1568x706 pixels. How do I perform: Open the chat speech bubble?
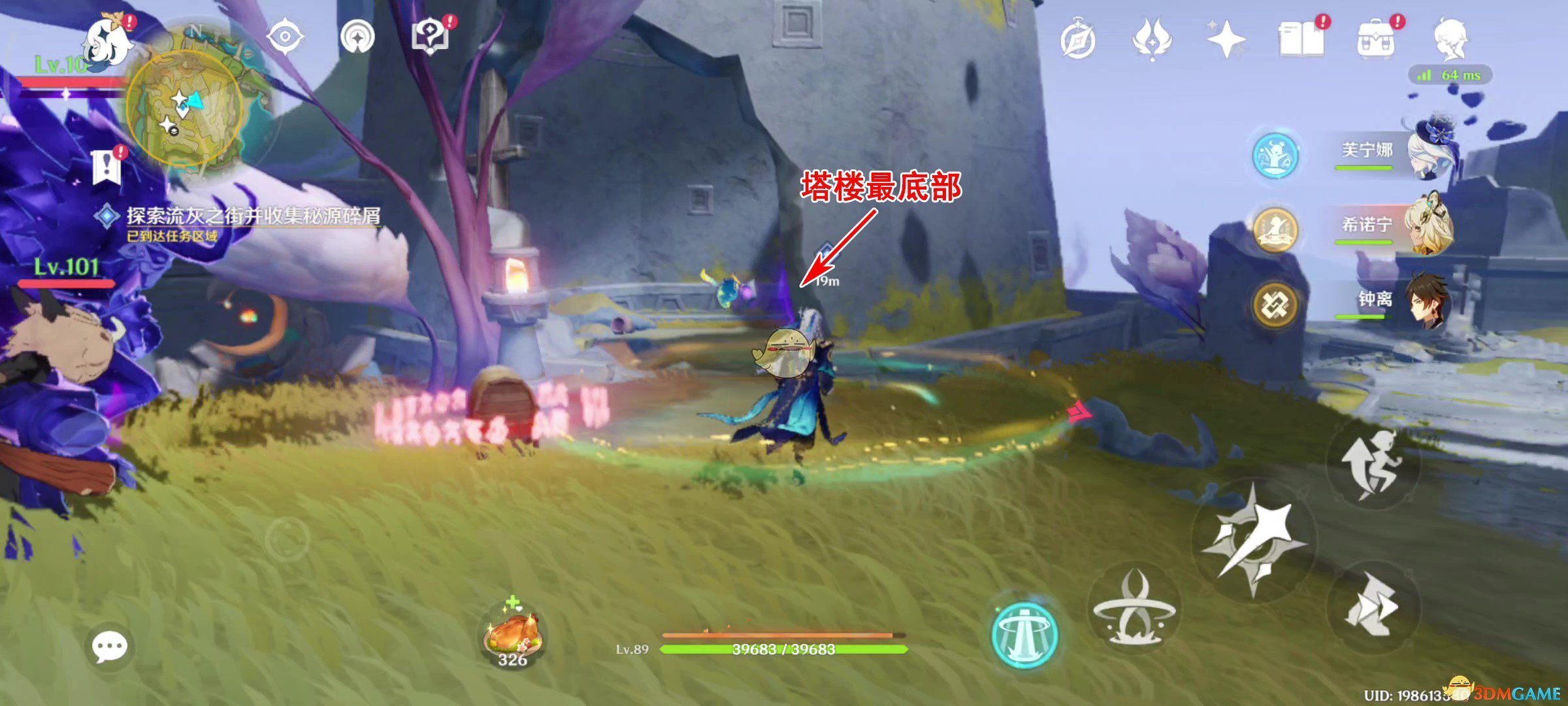tap(109, 647)
